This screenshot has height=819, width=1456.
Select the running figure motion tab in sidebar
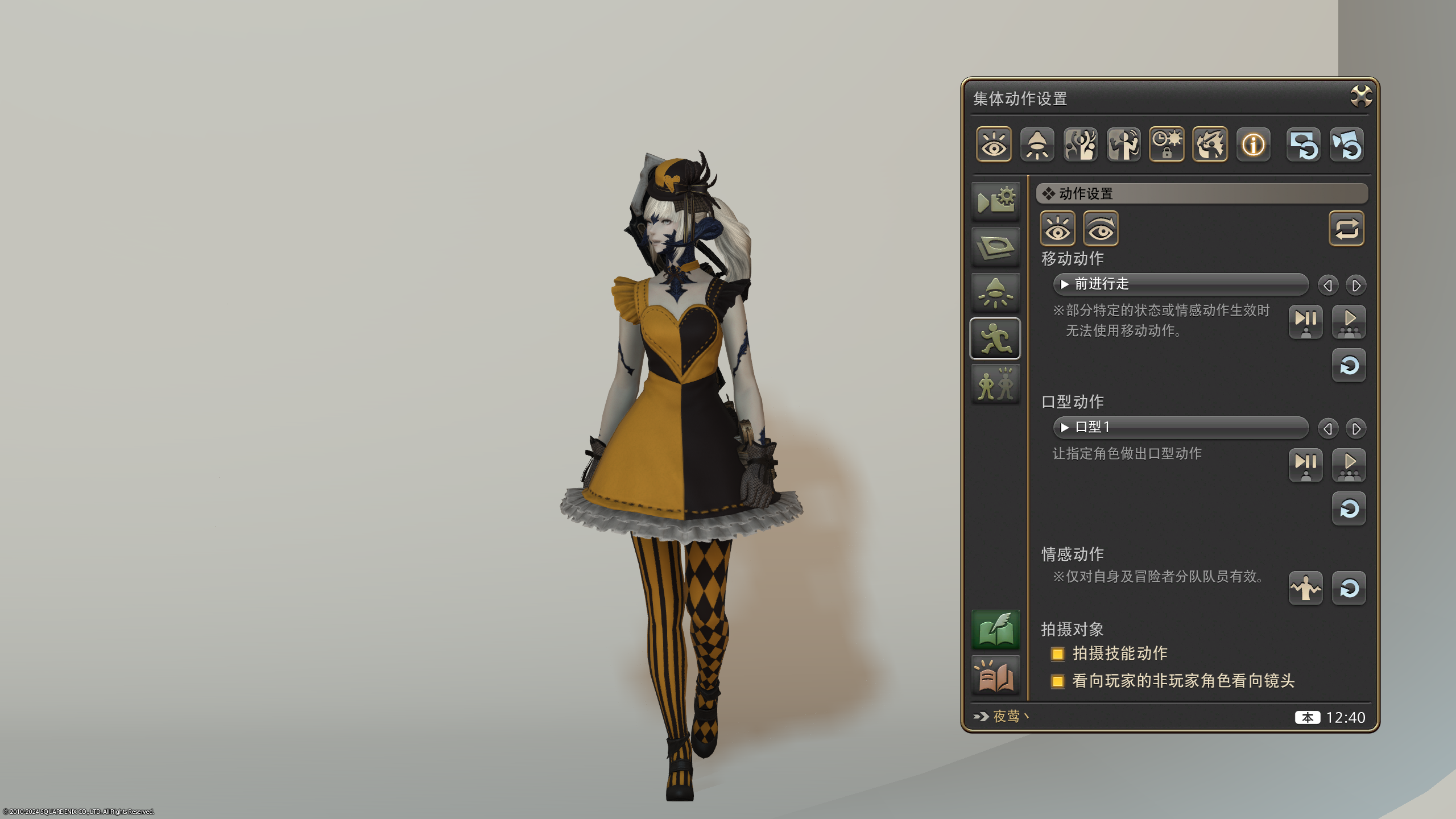tap(995, 338)
